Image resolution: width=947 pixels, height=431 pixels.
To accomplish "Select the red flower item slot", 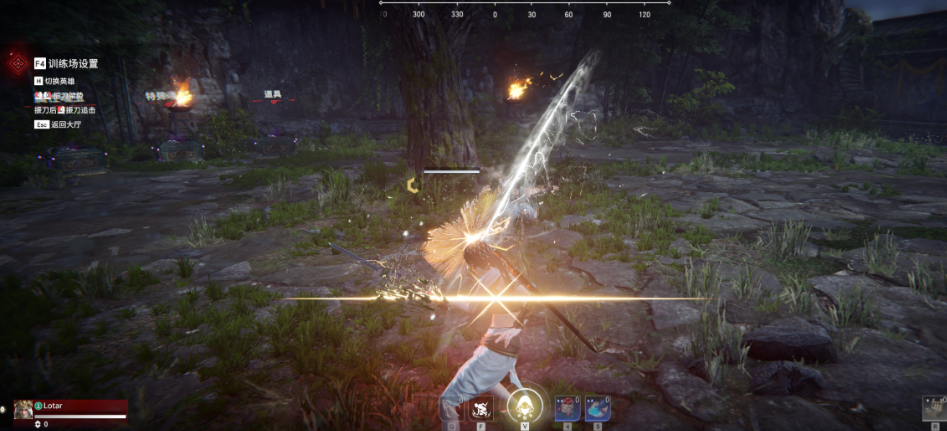I will pos(567,408).
